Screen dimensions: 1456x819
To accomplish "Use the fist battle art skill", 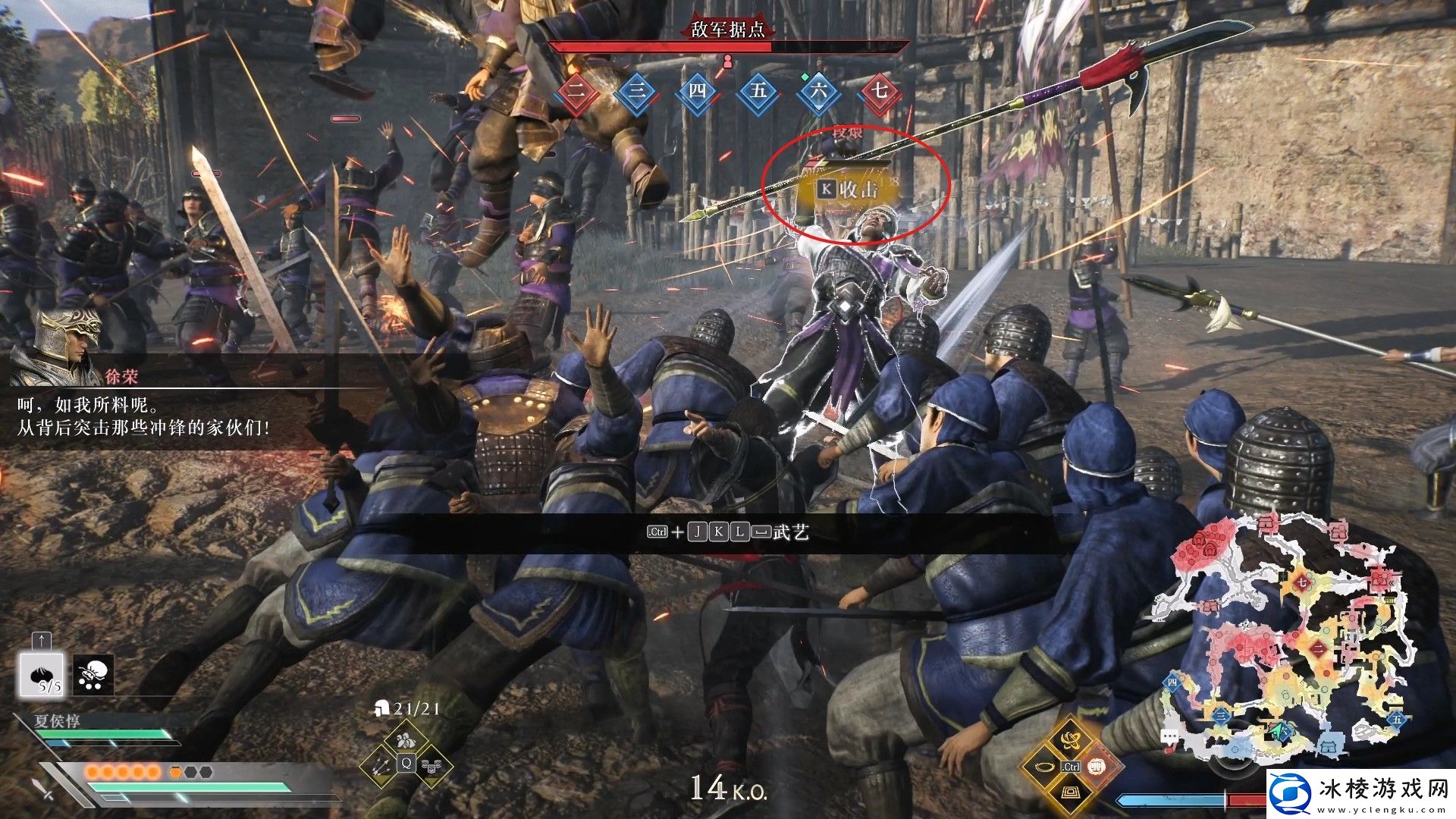I will (1097, 766).
